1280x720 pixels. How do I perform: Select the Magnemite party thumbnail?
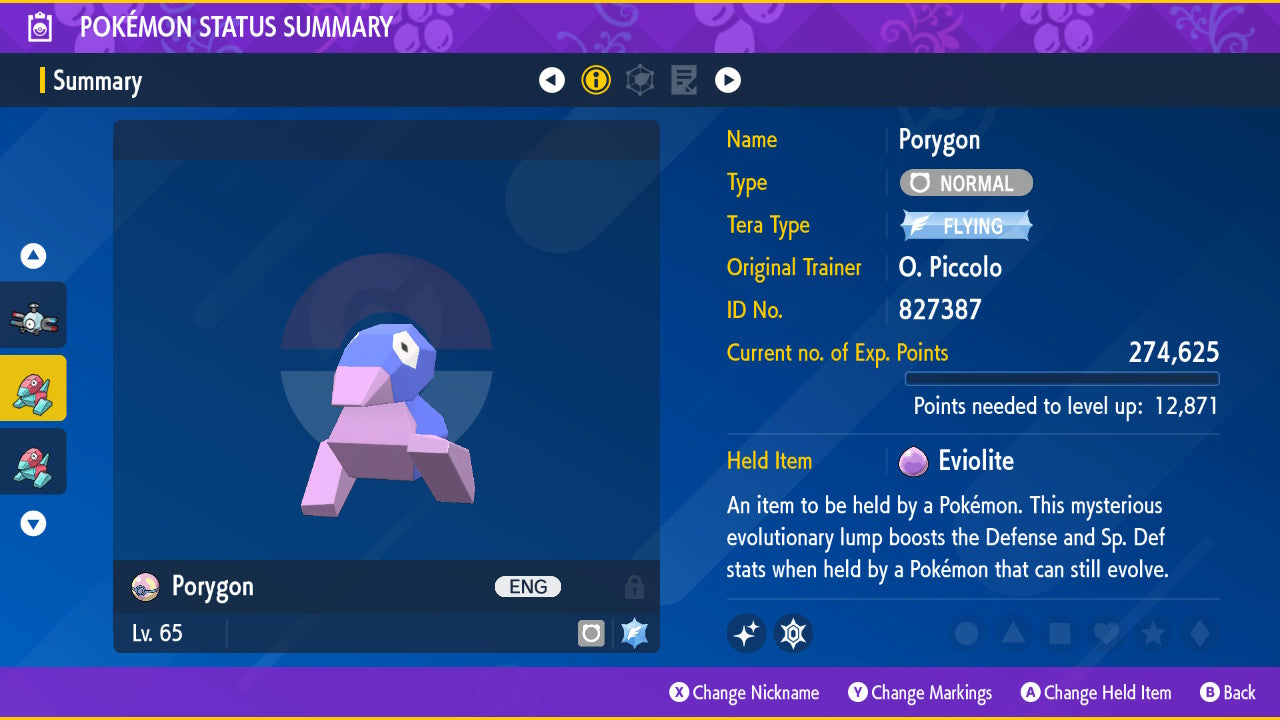[x=33, y=315]
